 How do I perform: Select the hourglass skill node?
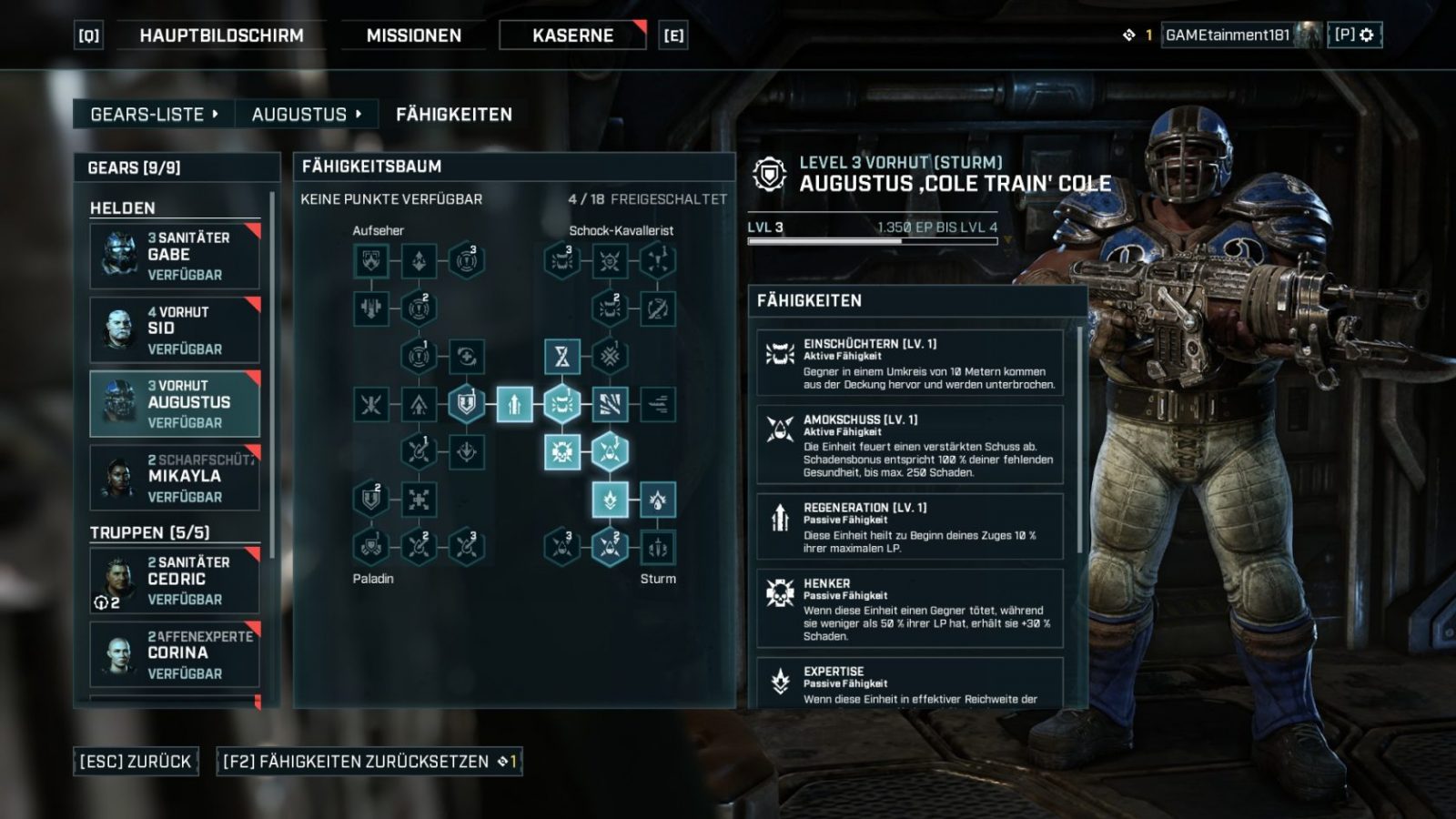pos(561,357)
